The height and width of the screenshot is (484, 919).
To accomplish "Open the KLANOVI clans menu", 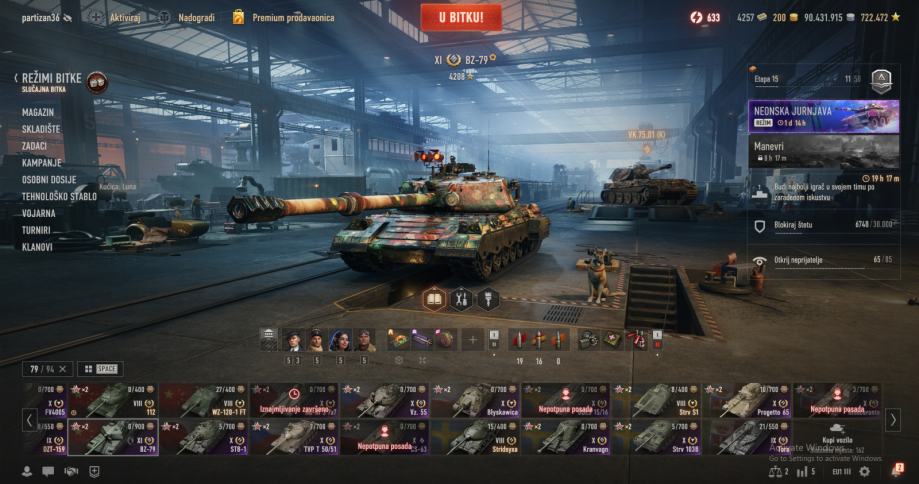I will [37, 247].
